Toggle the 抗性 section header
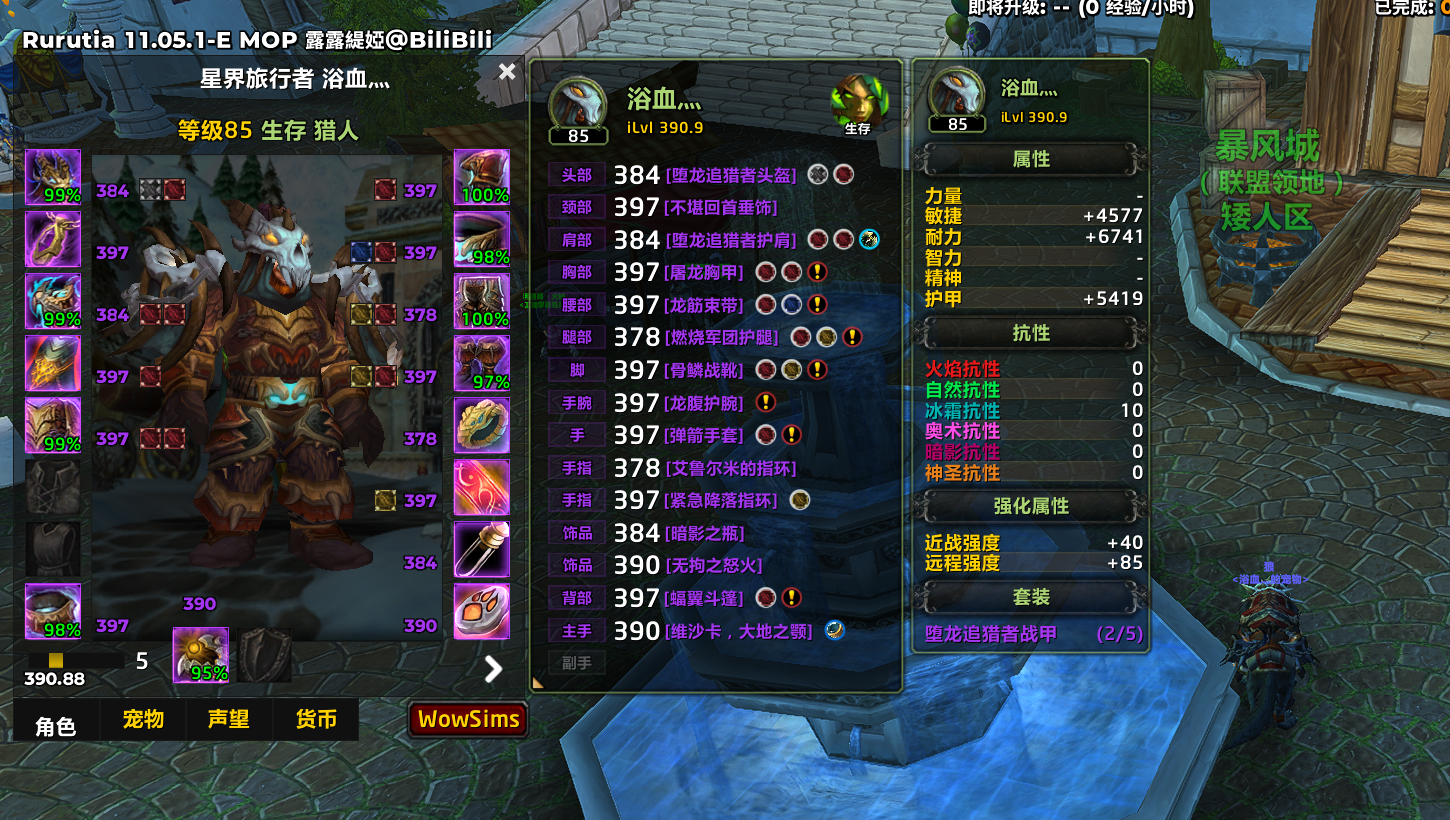Image resolution: width=1450 pixels, height=820 pixels. [1031, 333]
